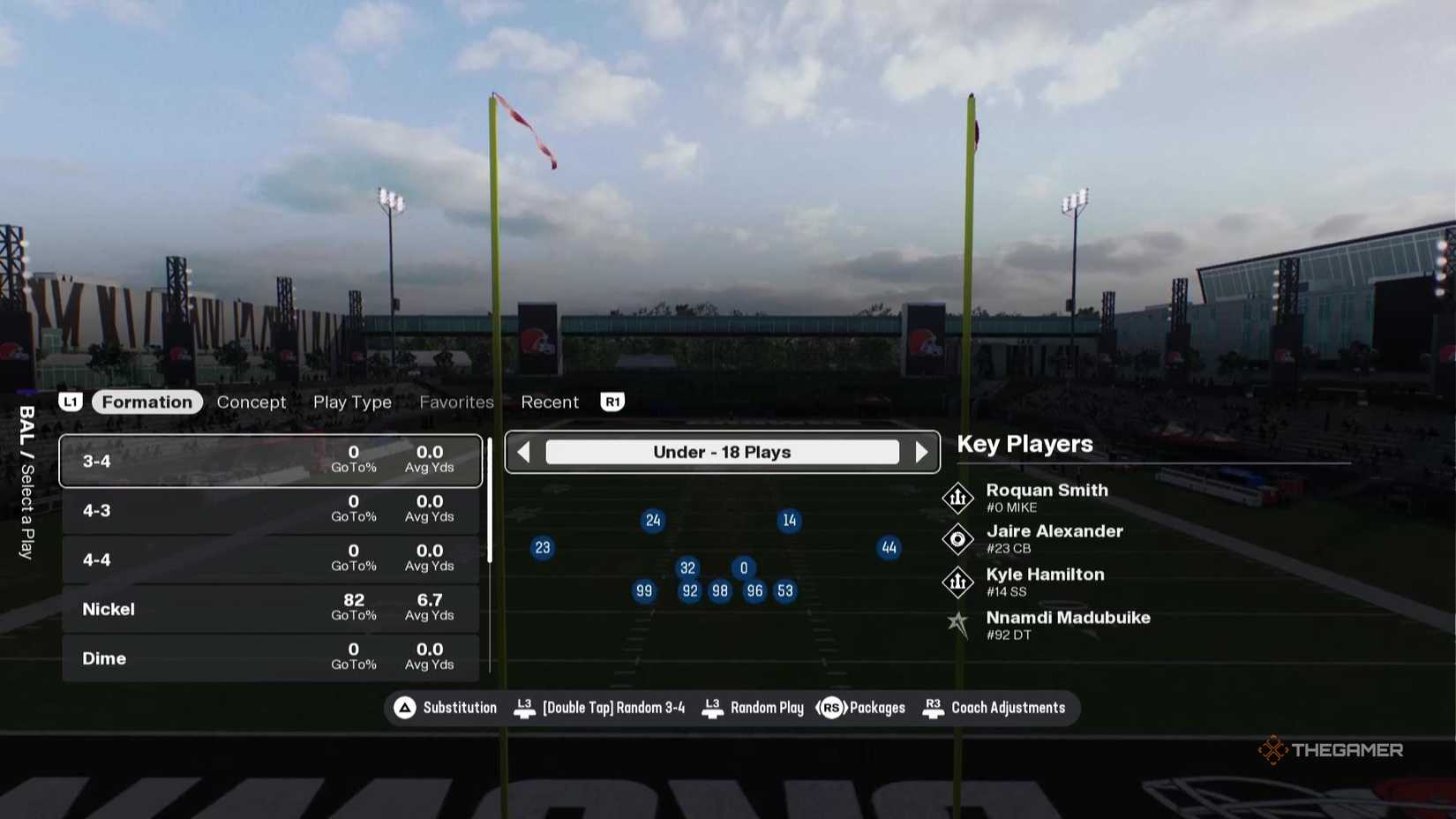Click the triangle Substitution icon
Image resolution: width=1456 pixels, height=819 pixels.
click(405, 707)
